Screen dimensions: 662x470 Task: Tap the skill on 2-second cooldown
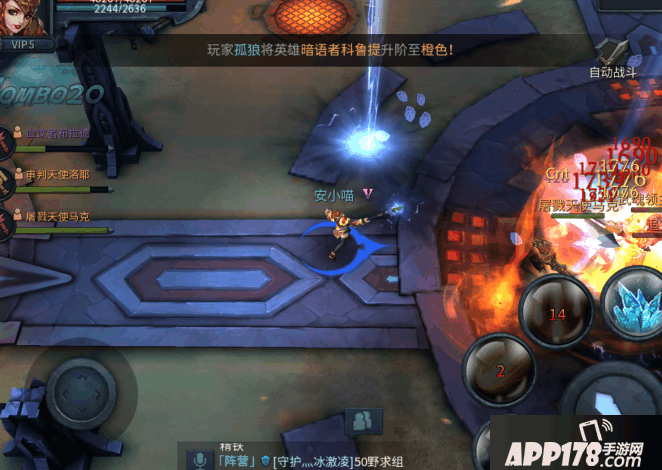(500, 369)
